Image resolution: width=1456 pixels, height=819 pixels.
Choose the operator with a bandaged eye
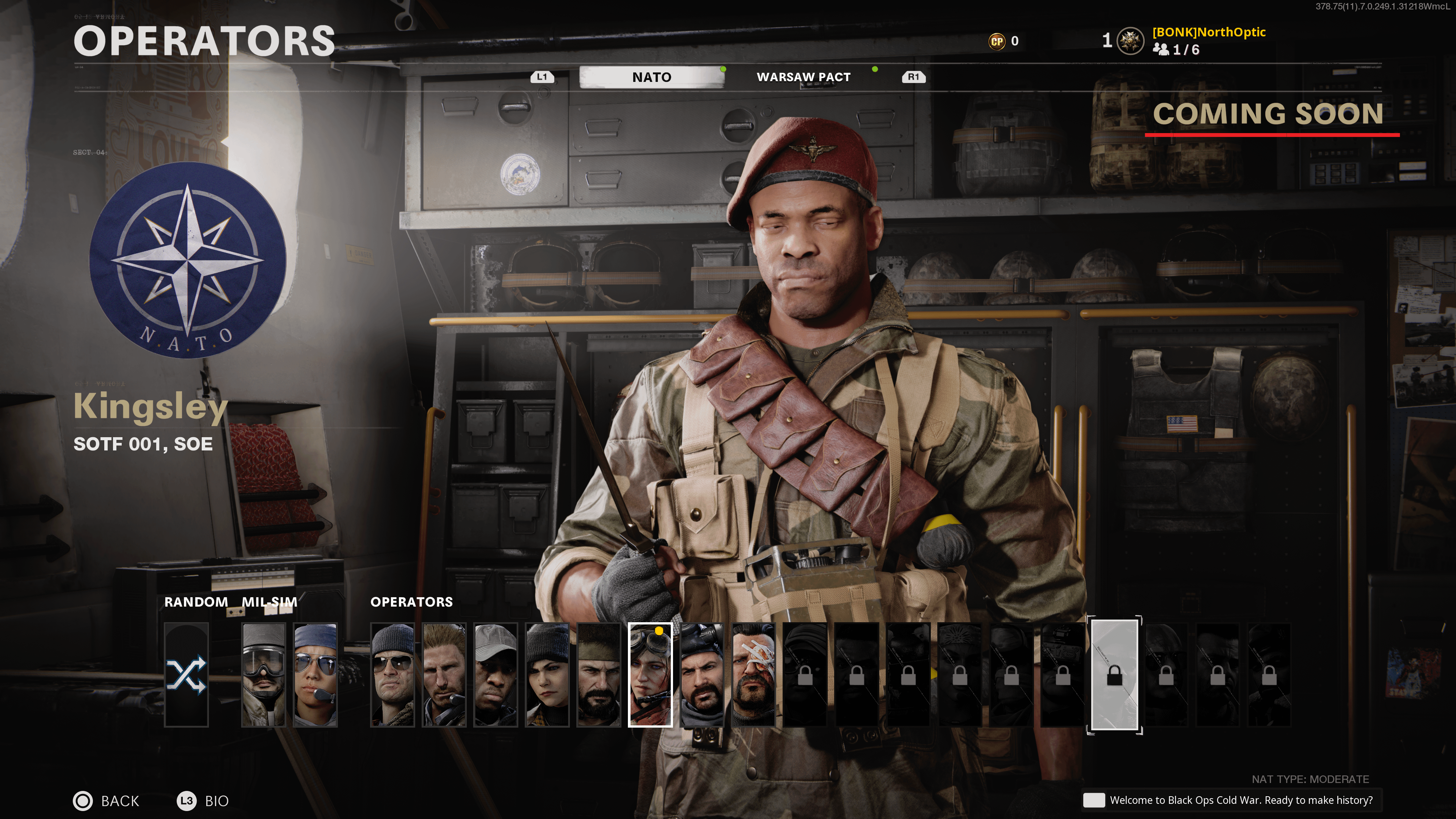(x=753, y=674)
